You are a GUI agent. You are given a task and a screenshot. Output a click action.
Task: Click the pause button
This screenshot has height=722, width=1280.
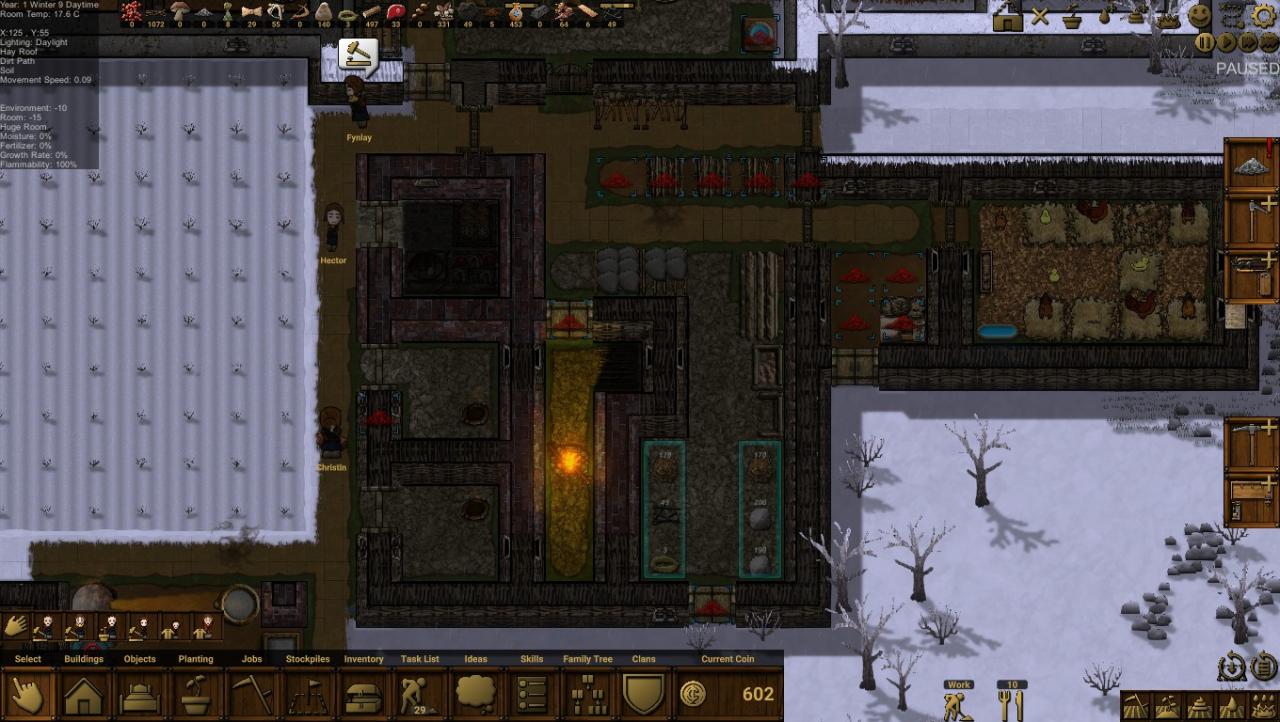tap(1206, 42)
